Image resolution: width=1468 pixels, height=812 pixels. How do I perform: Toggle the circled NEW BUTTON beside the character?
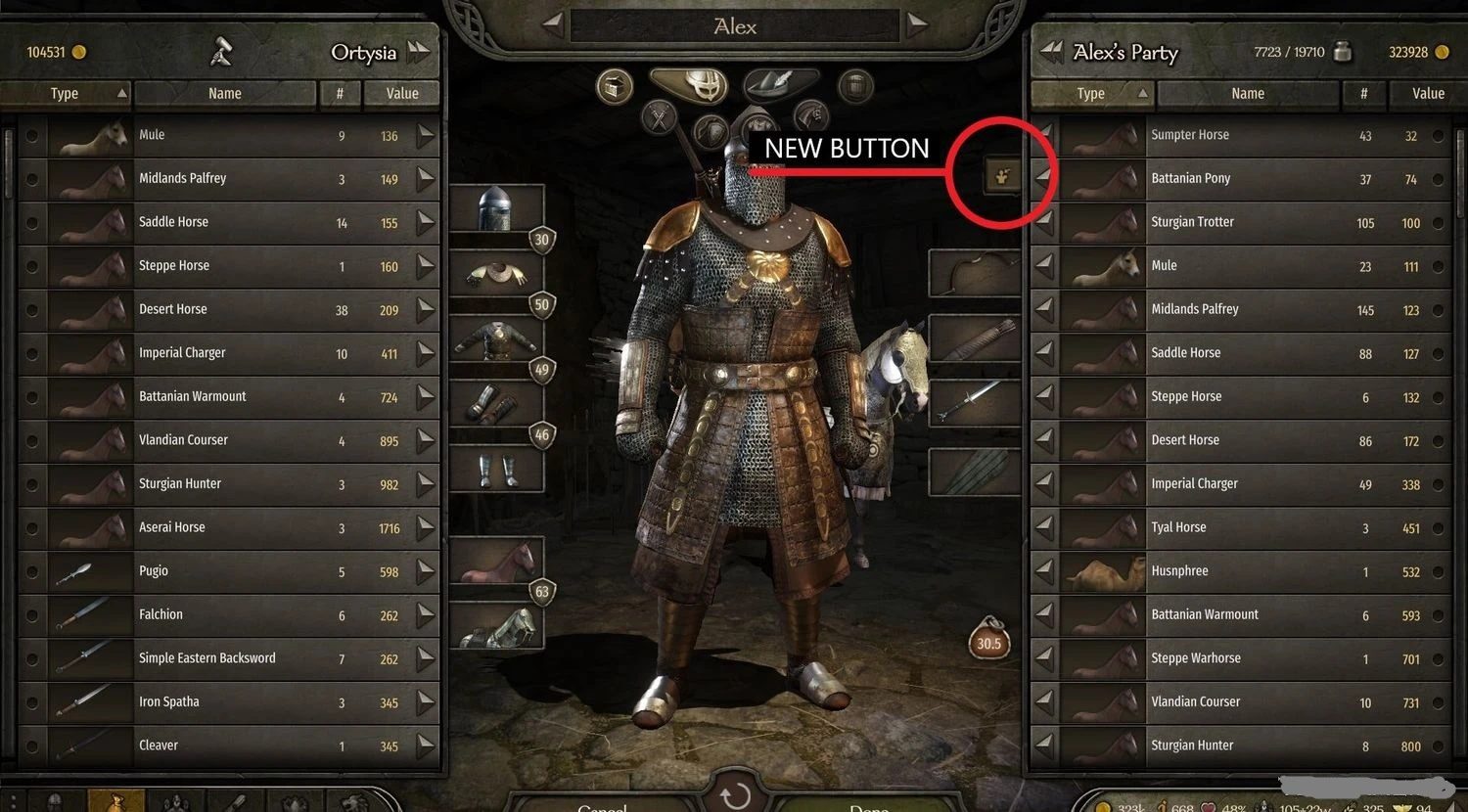pos(1001,173)
